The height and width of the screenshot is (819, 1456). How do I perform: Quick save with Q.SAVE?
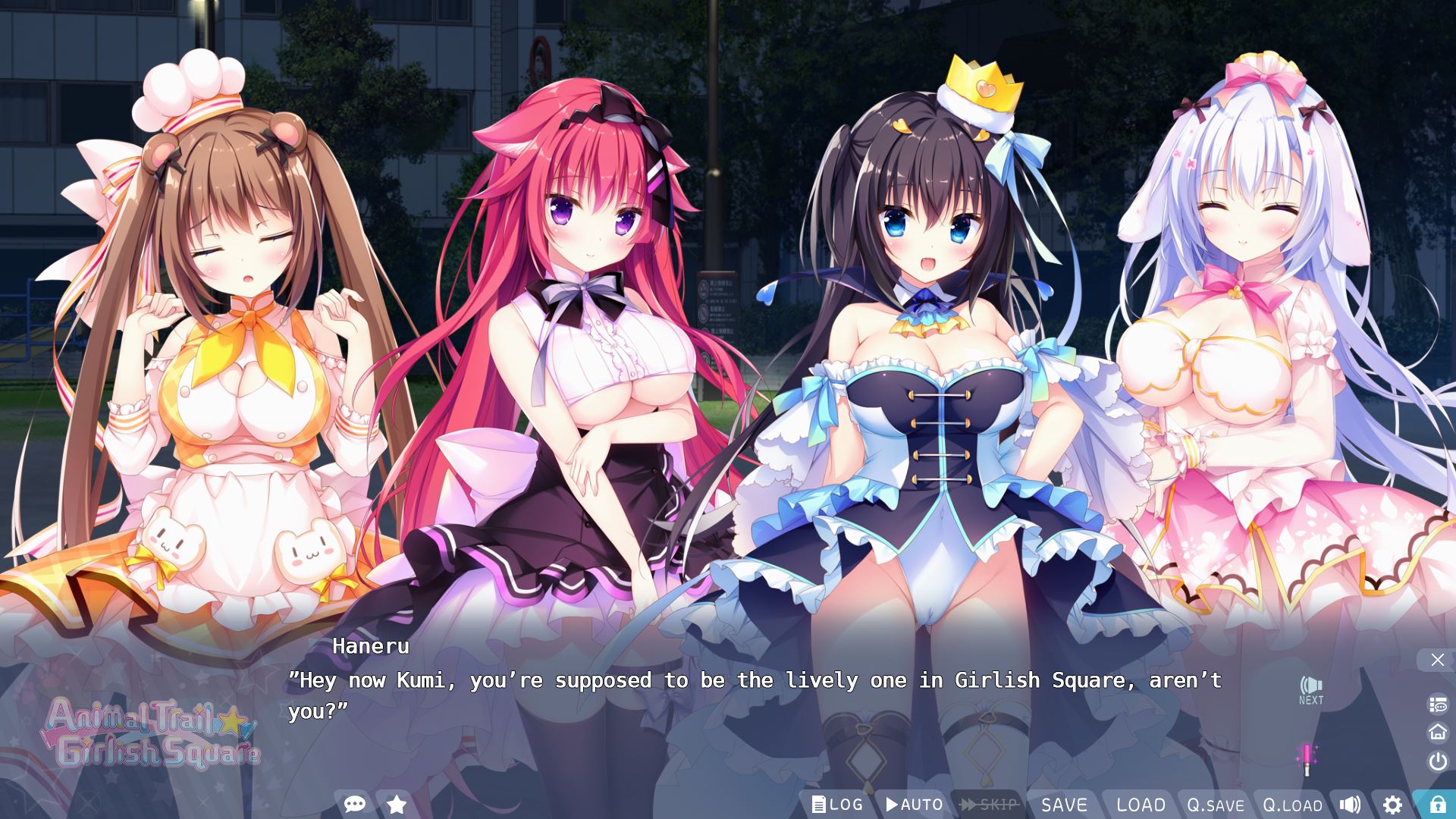click(1216, 805)
